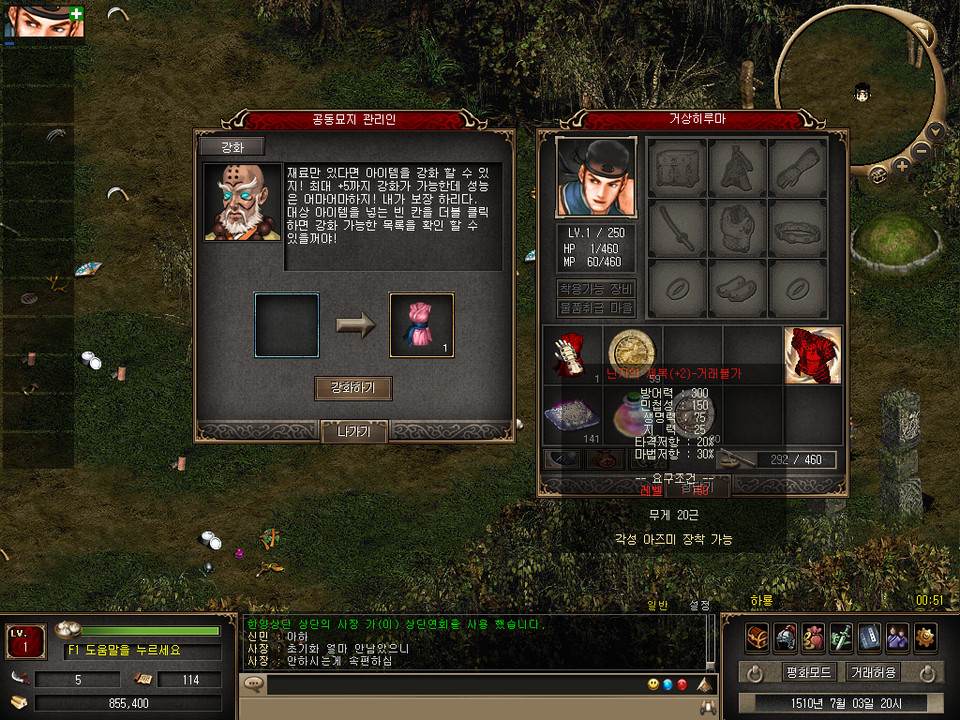The height and width of the screenshot is (720, 960).
Task: Leave the dialog with 나가기
Action: (x=353, y=432)
